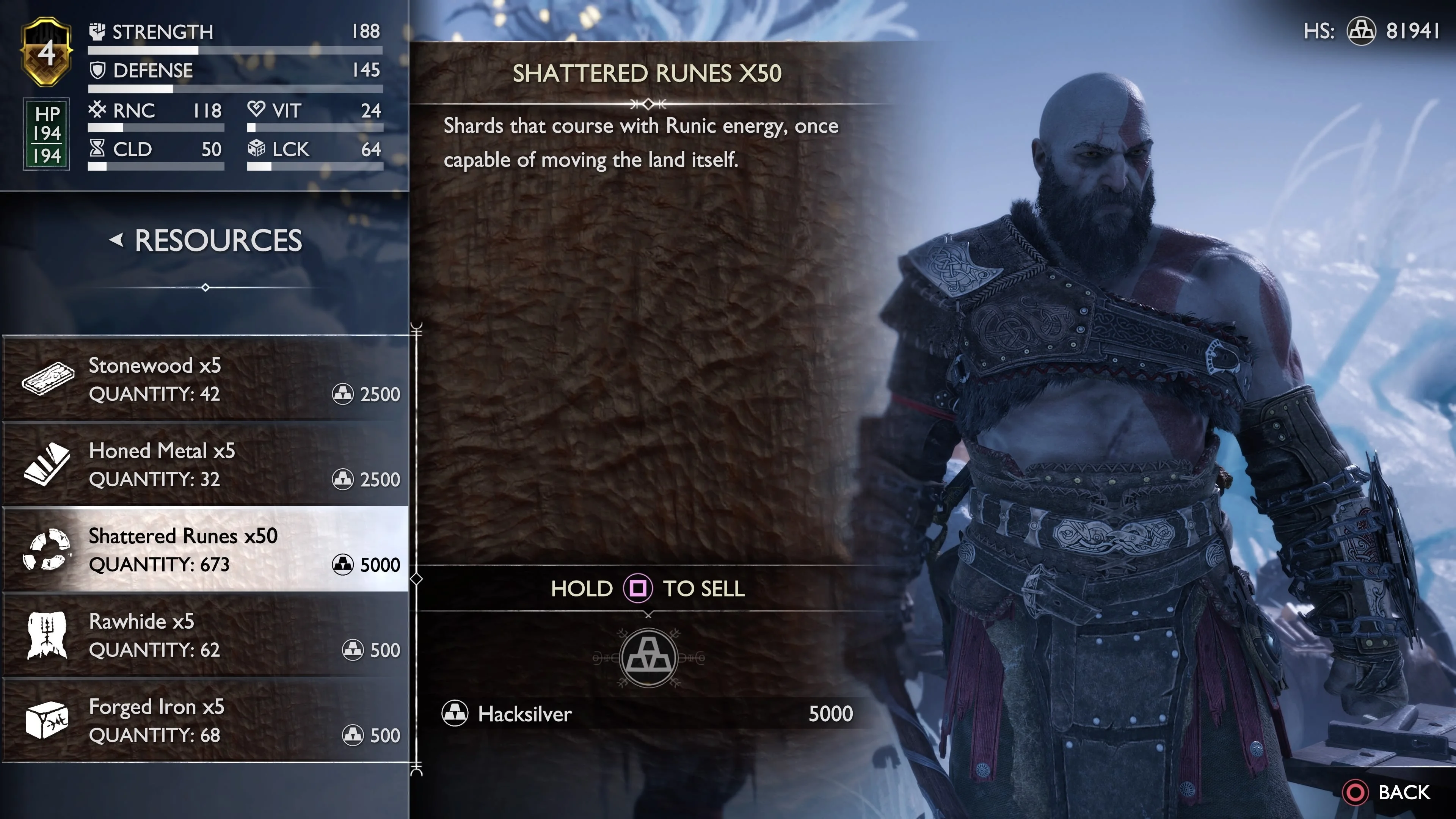
Task: Click the Rawhide icon in the list
Action: (x=46, y=635)
